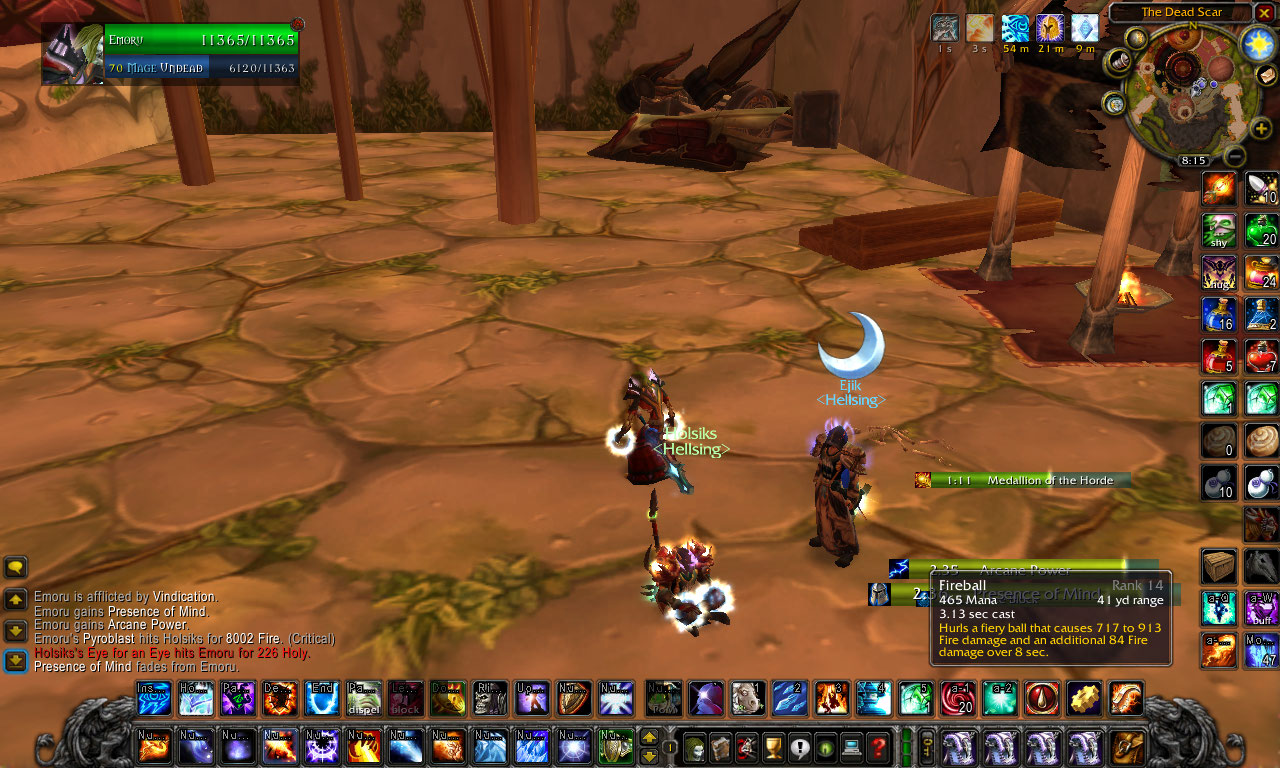Image resolution: width=1280 pixels, height=768 pixels.
Task: Zoom in on the minimap
Action: pyautogui.click(x=1261, y=128)
